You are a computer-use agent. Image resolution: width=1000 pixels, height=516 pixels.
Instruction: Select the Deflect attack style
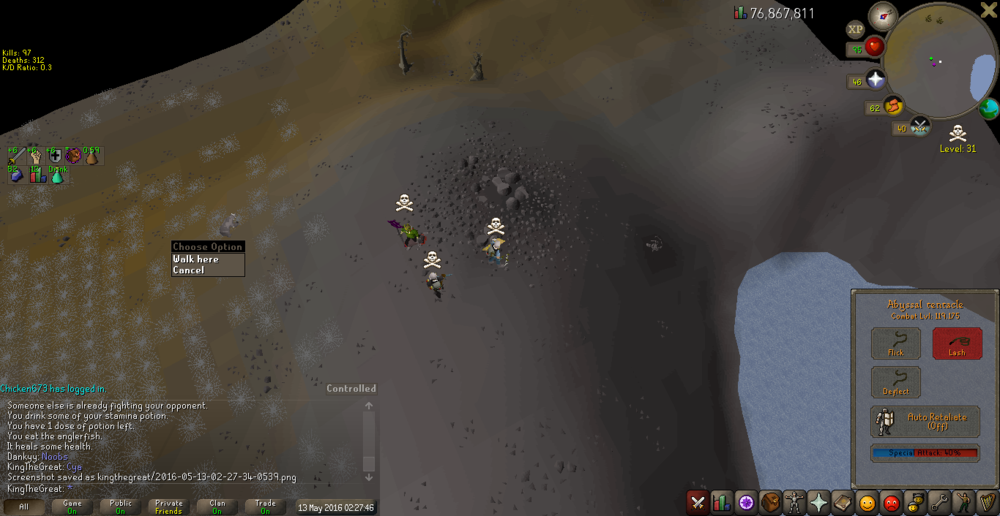895,382
